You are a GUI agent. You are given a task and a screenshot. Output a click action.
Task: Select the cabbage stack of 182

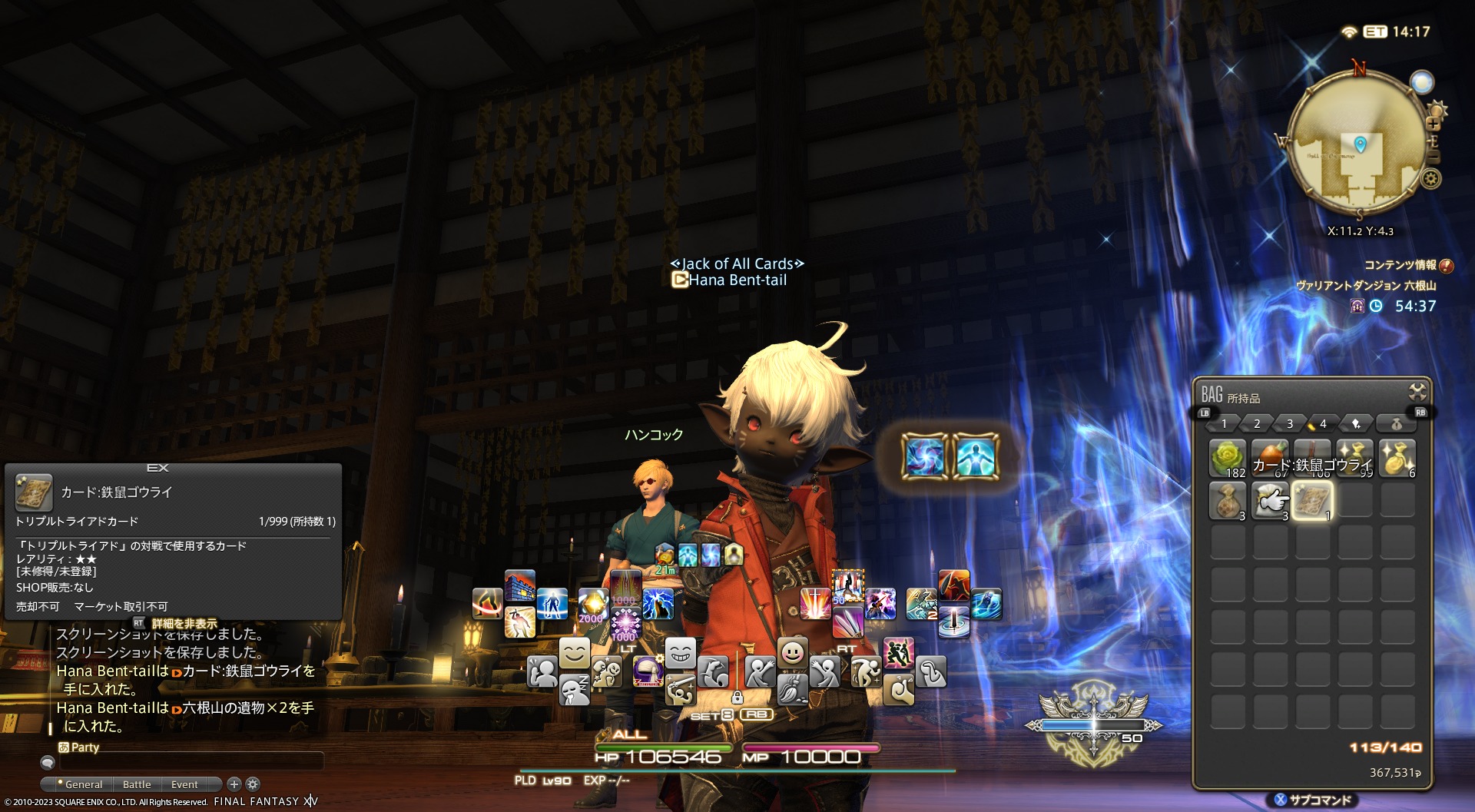click(1227, 458)
